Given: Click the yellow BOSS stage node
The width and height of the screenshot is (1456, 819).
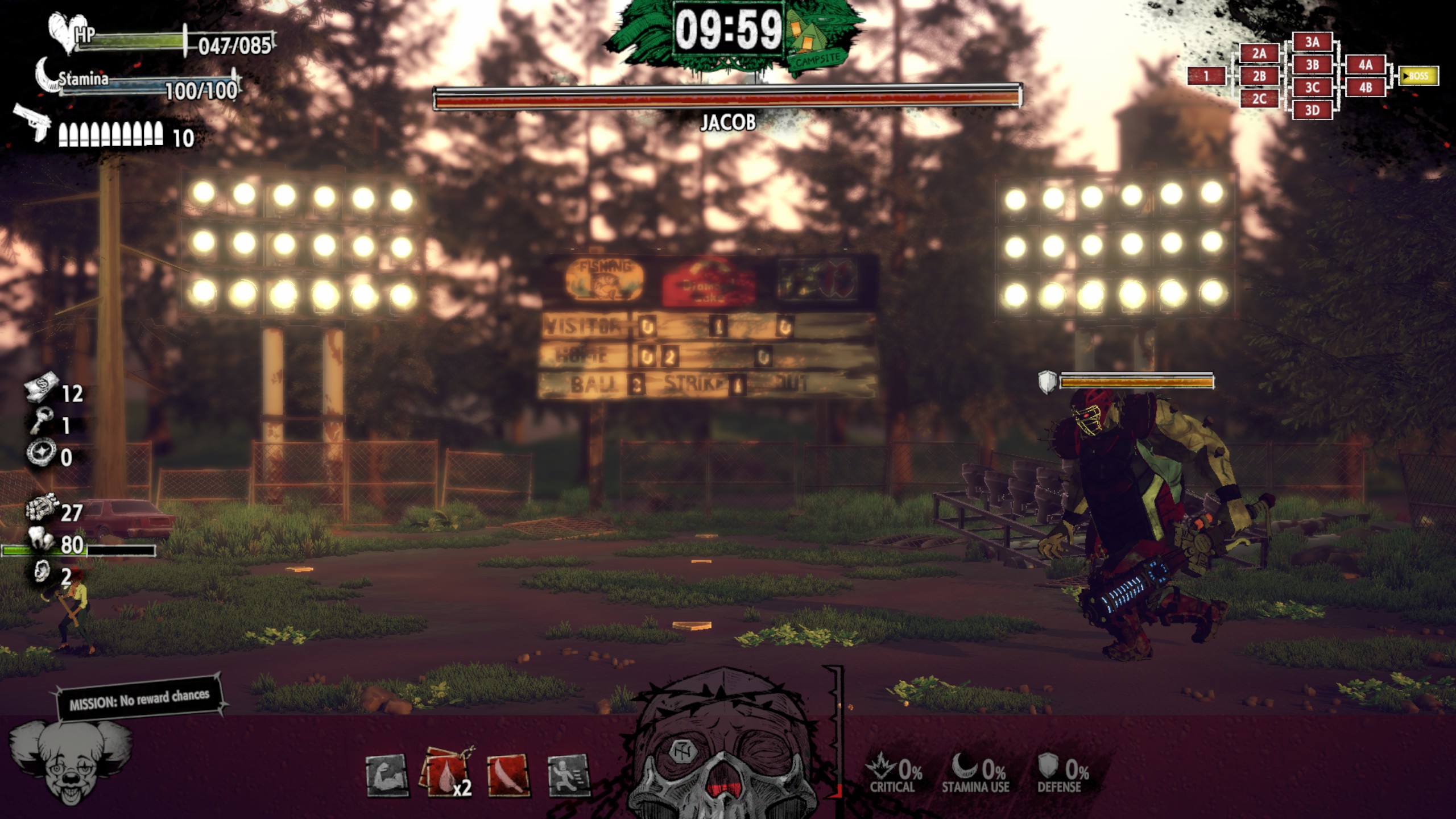Looking at the screenshot, I should (x=1418, y=76).
